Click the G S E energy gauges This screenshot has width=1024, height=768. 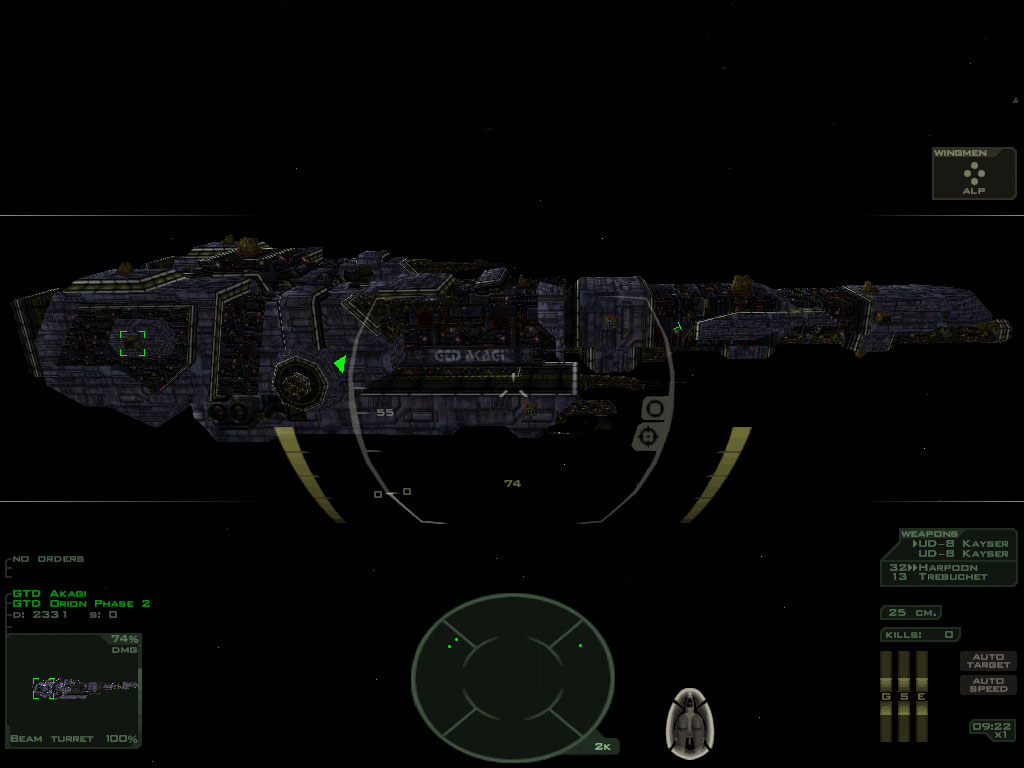pyautogui.click(x=903, y=696)
